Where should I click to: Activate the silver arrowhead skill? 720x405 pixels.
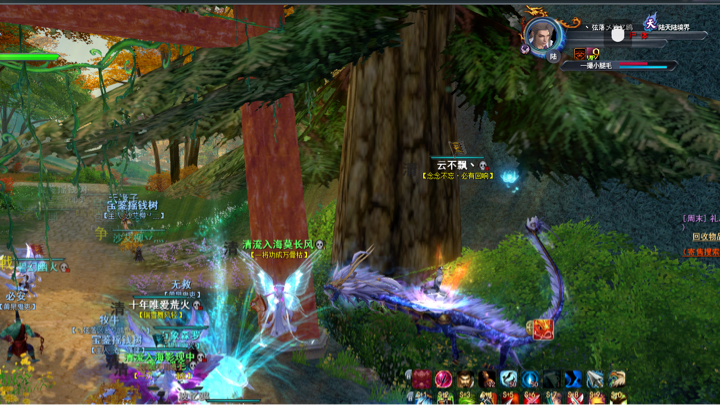(595, 379)
